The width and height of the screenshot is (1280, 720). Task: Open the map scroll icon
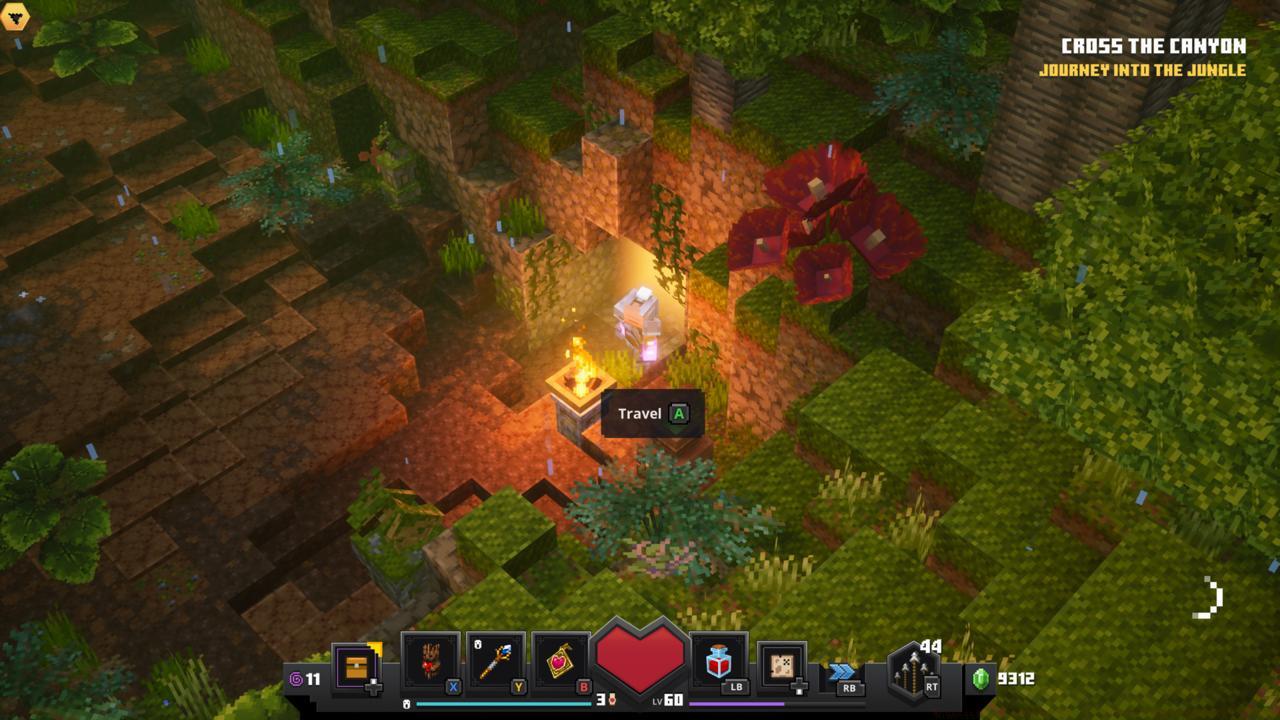point(782,665)
